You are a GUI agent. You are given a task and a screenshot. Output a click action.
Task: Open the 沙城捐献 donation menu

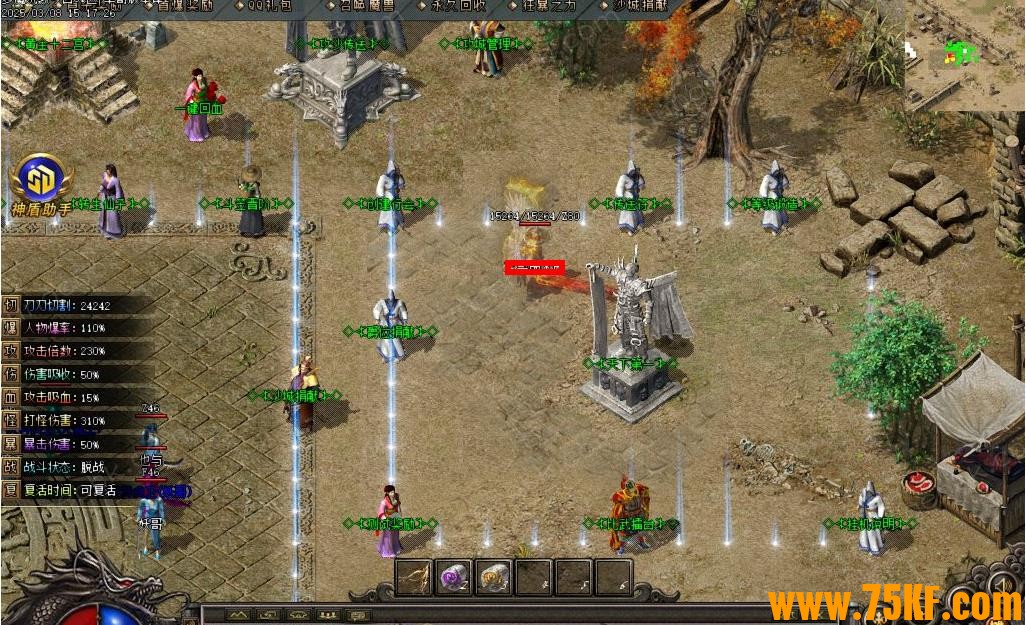coord(637,6)
